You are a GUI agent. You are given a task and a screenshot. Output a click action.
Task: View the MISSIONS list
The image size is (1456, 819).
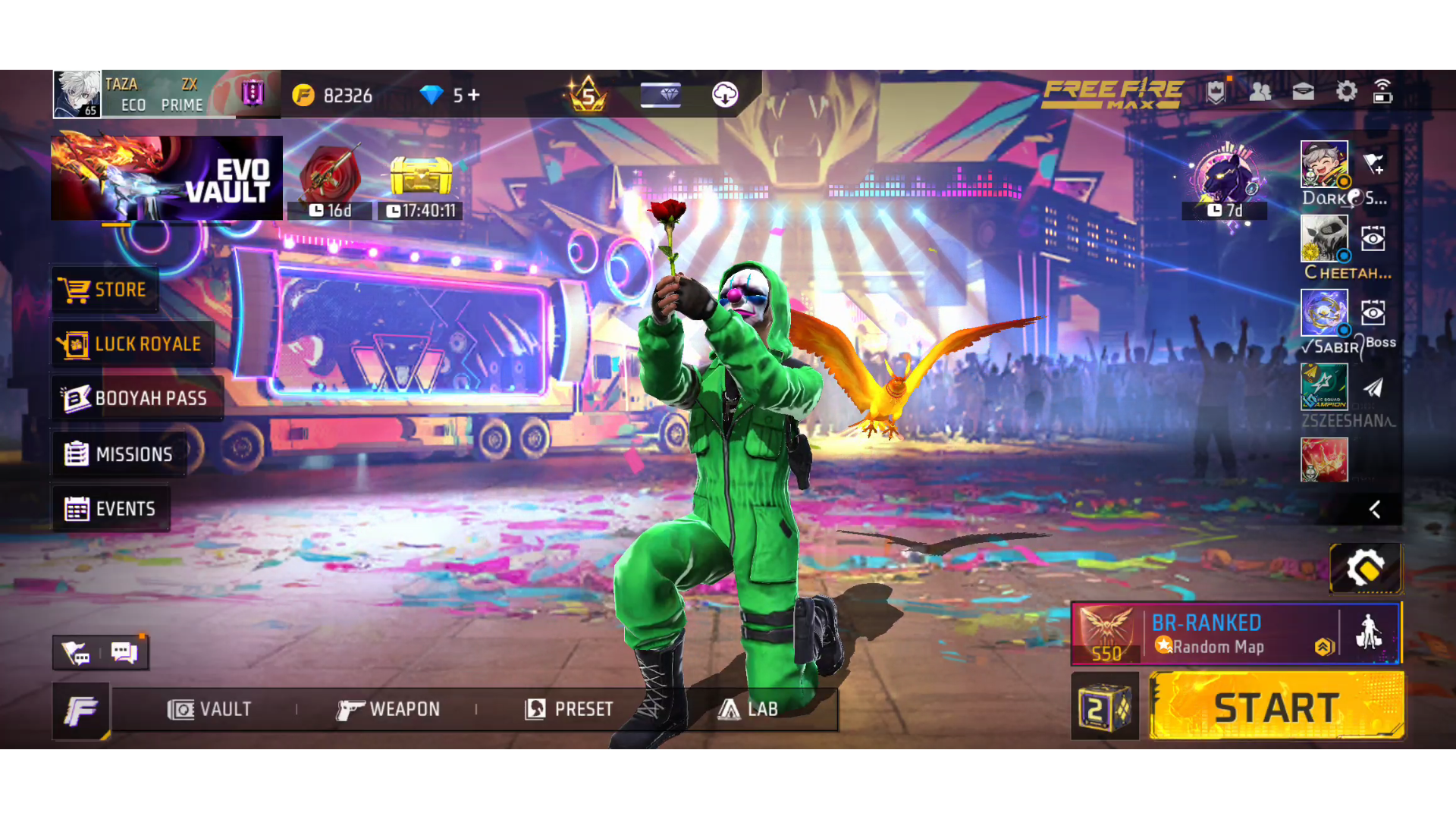119,454
